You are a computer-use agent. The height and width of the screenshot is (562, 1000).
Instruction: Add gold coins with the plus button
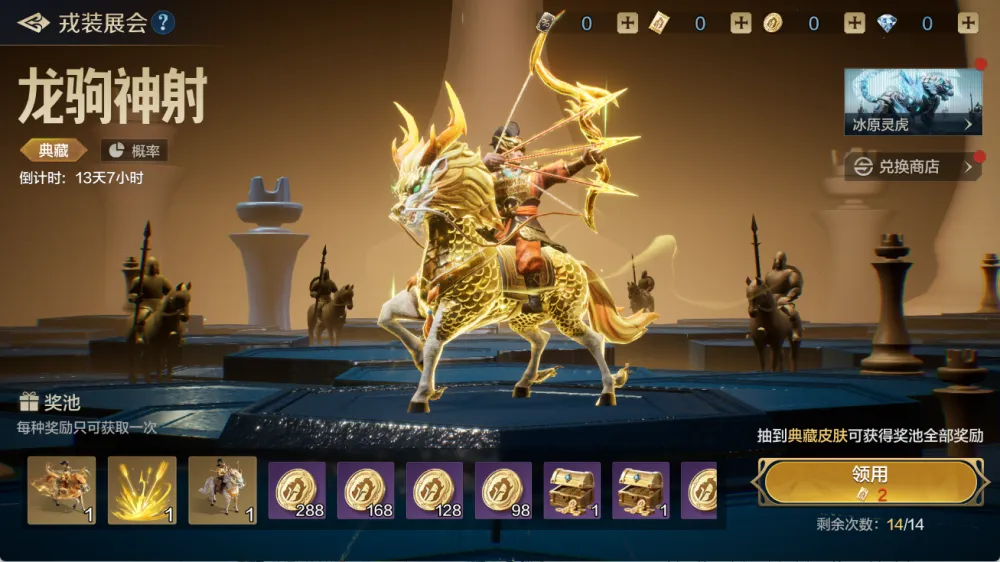pos(854,24)
